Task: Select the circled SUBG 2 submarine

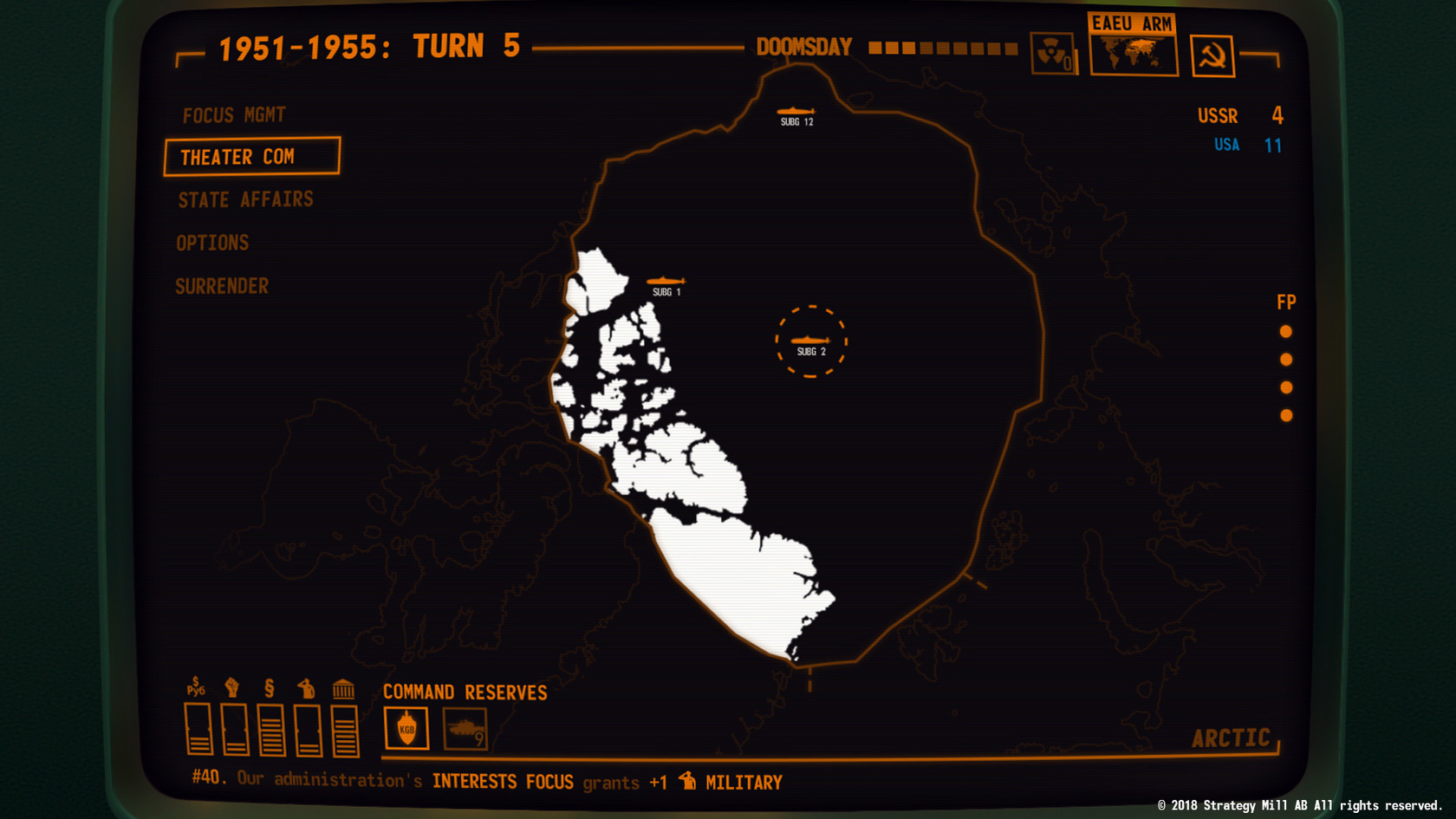Action: pos(810,340)
